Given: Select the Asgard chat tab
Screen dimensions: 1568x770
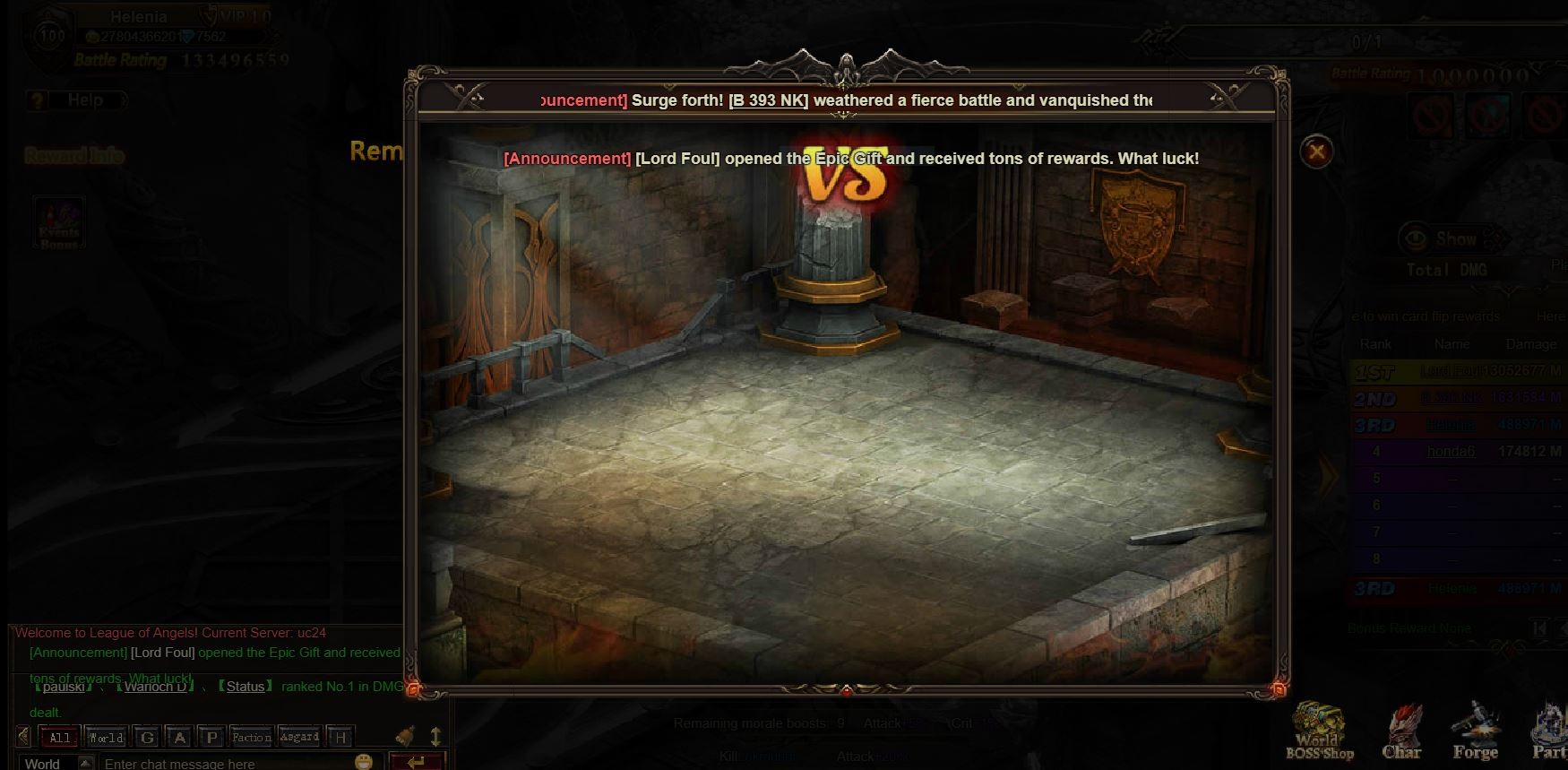Looking at the screenshot, I should click(x=299, y=738).
